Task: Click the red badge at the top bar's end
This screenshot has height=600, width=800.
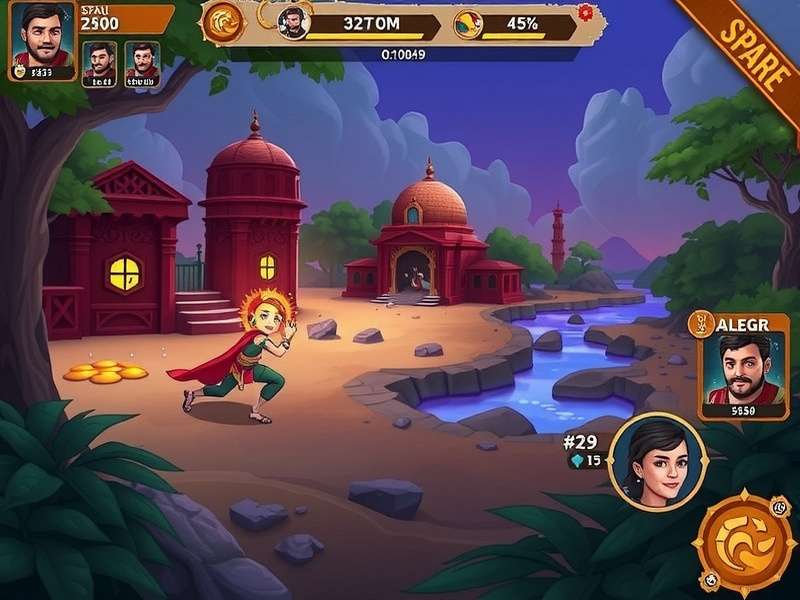Action: click(x=586, y=13)
